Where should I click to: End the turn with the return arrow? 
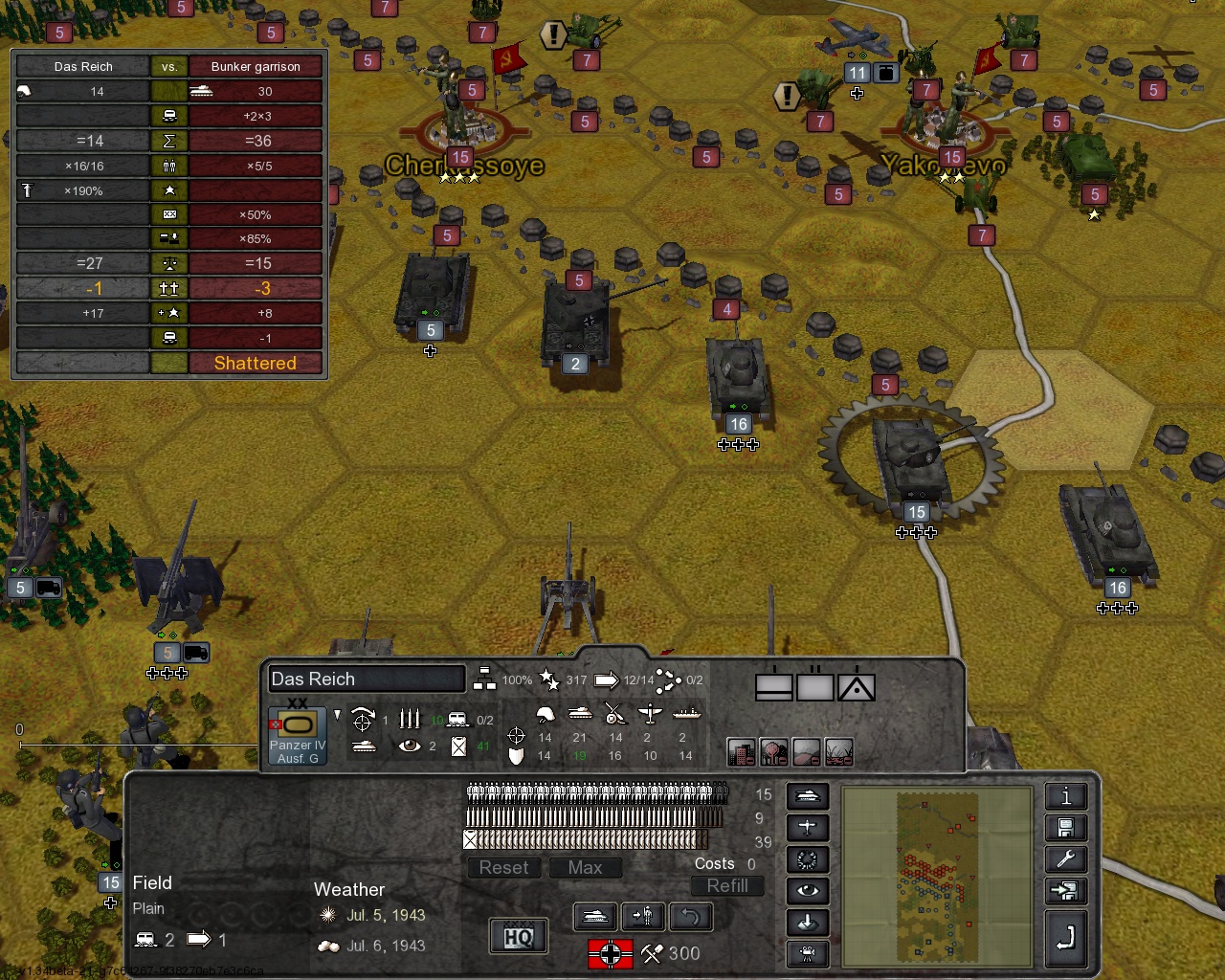[x=1065, y=939]
